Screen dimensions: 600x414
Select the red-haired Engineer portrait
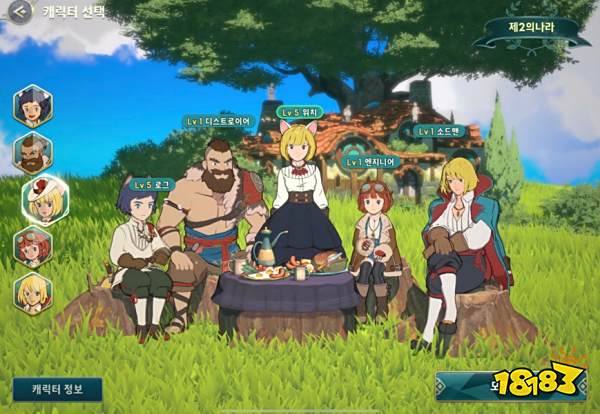(x=33, y=246)
